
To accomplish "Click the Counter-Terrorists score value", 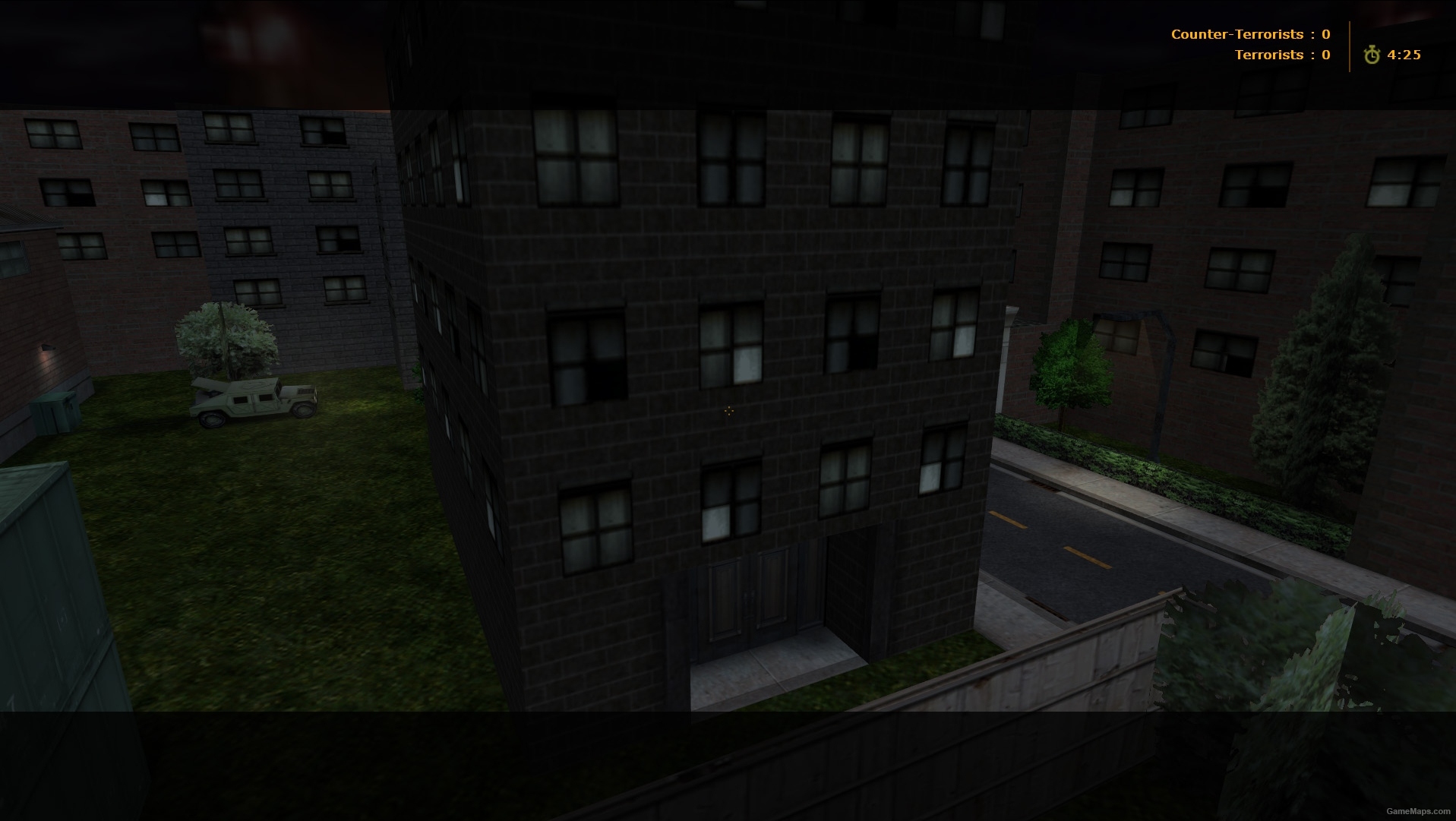I will pyautogui.click(x=1325, y=33).
